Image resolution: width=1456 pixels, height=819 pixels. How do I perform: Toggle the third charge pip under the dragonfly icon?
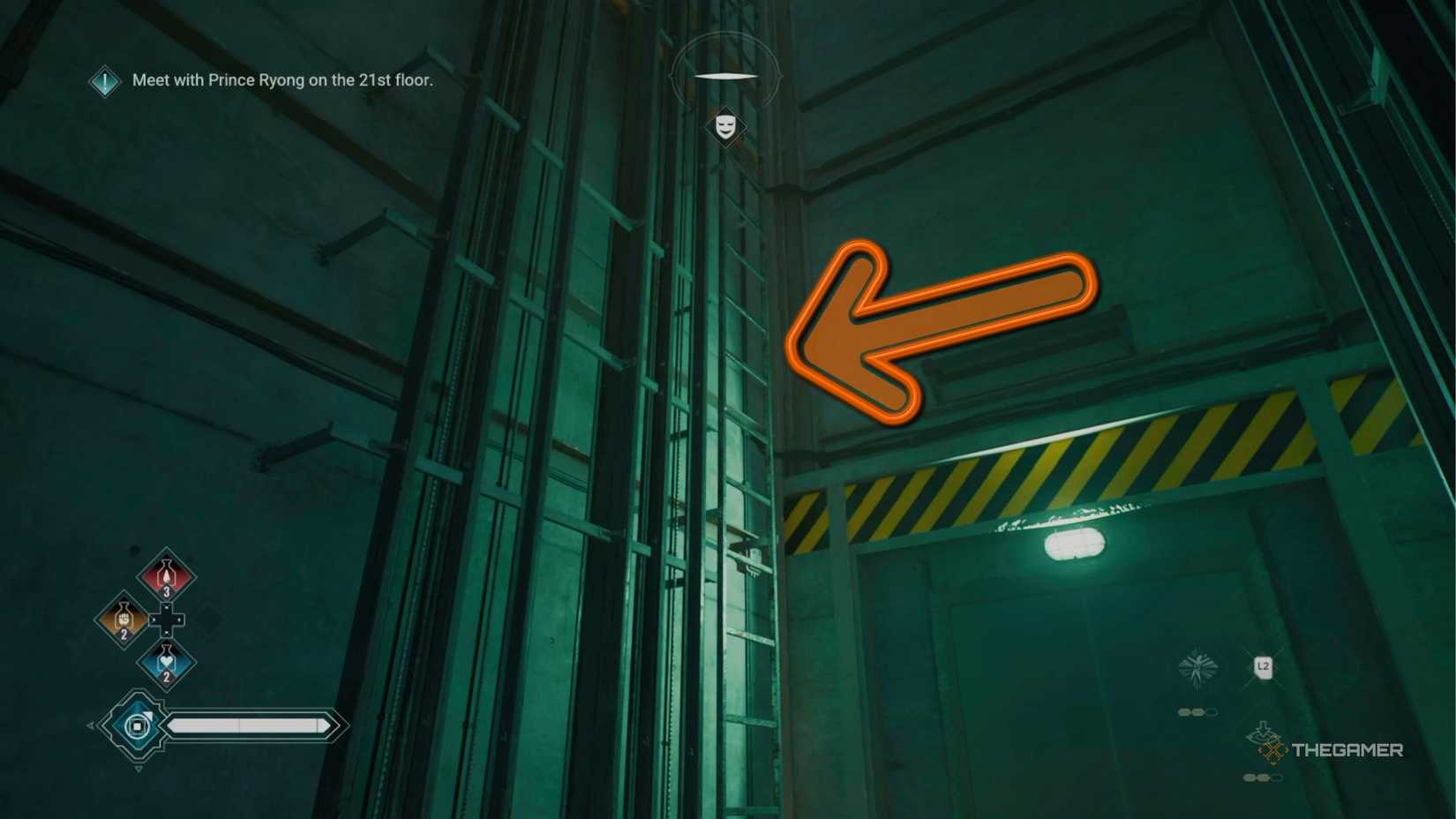pos(1212,710)
